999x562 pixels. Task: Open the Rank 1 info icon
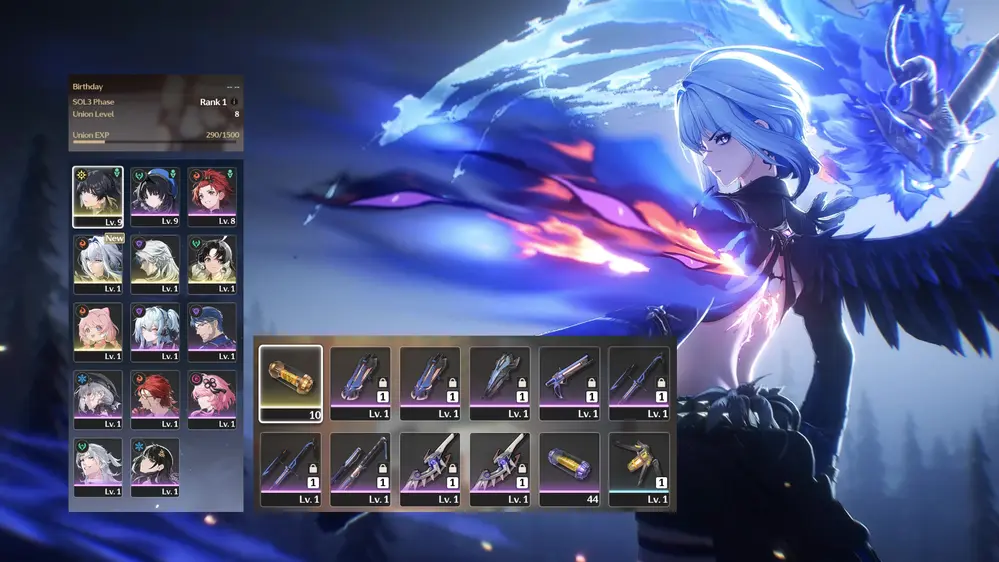click(x=235, y=102)
